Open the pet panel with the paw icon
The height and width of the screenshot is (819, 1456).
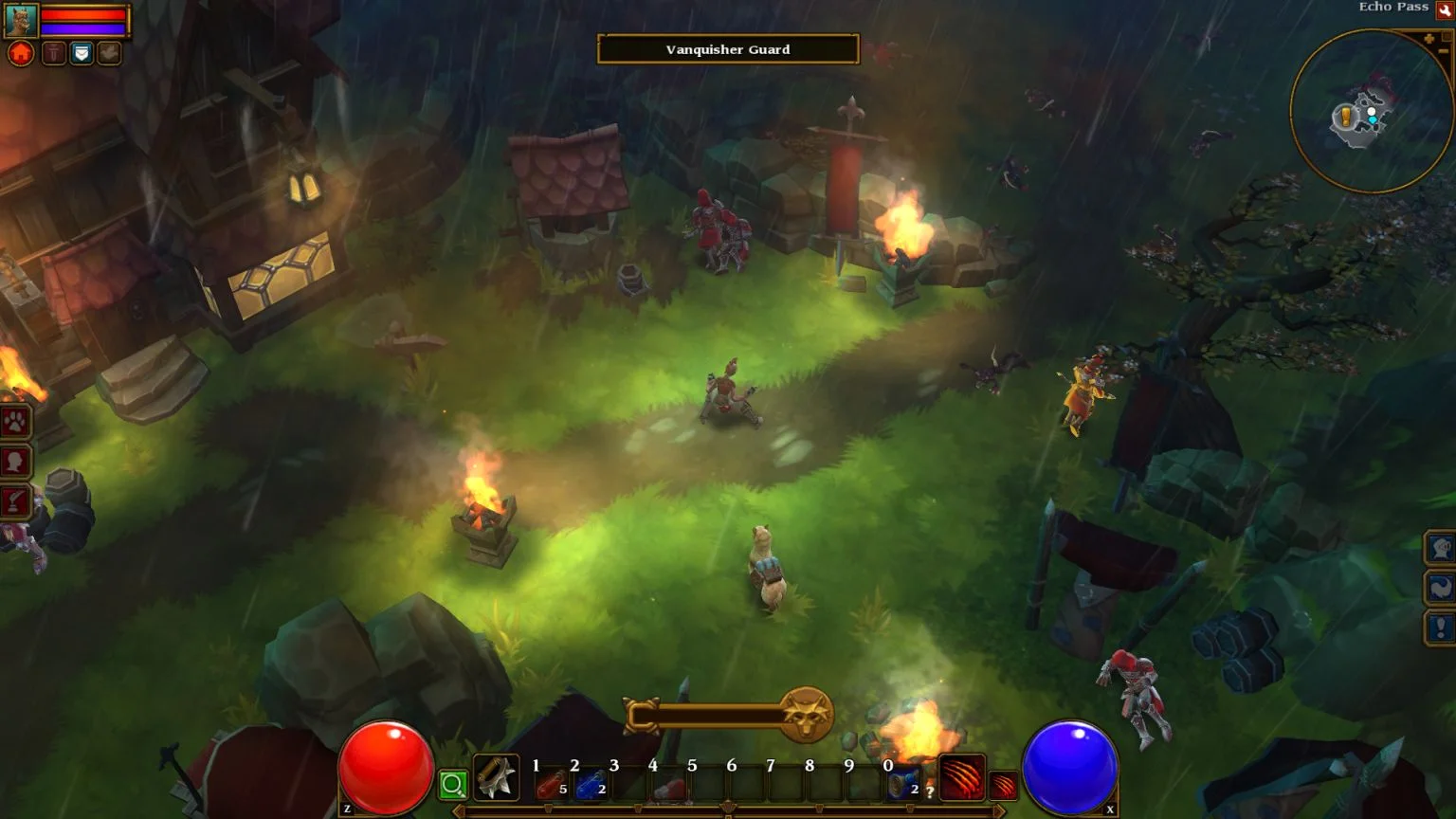[x=15, y=421]
